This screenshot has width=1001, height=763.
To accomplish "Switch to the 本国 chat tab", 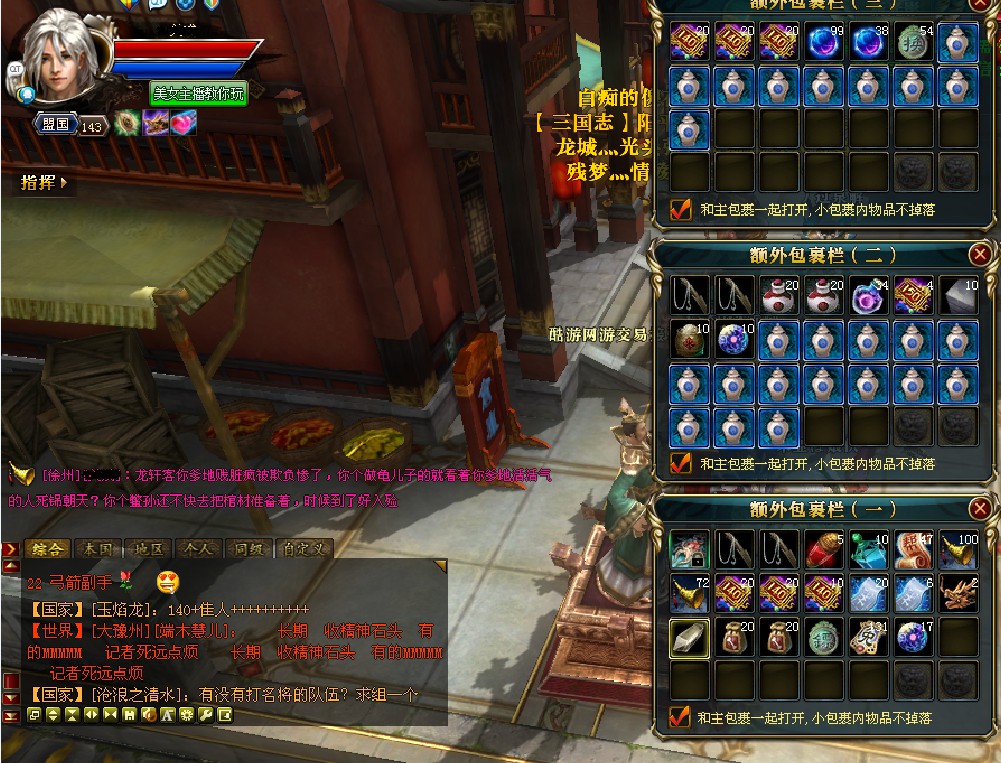I will (98, 549).
